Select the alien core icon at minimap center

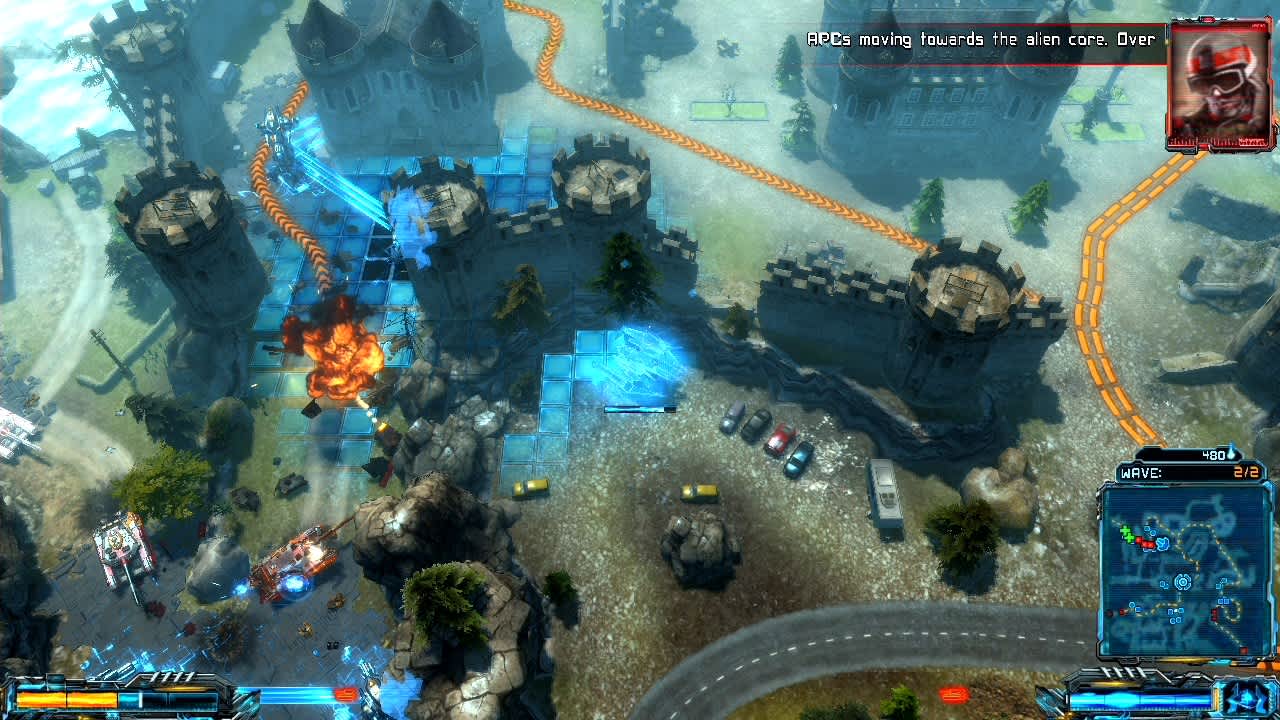pyautogui.click(x=1182, y=582)
